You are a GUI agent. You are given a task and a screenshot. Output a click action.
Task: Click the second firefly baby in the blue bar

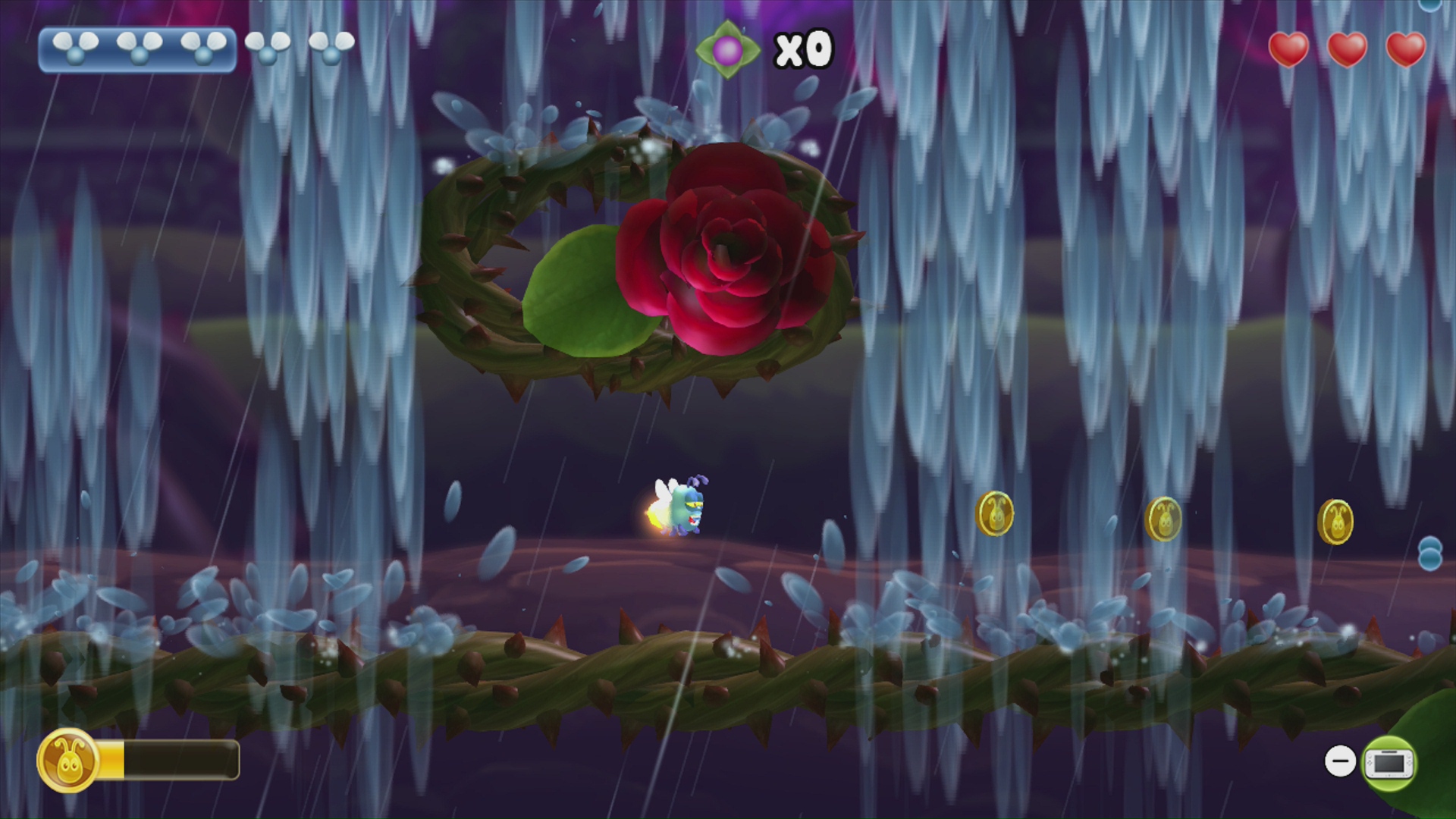pyautogui.click(x=137, y=47)
